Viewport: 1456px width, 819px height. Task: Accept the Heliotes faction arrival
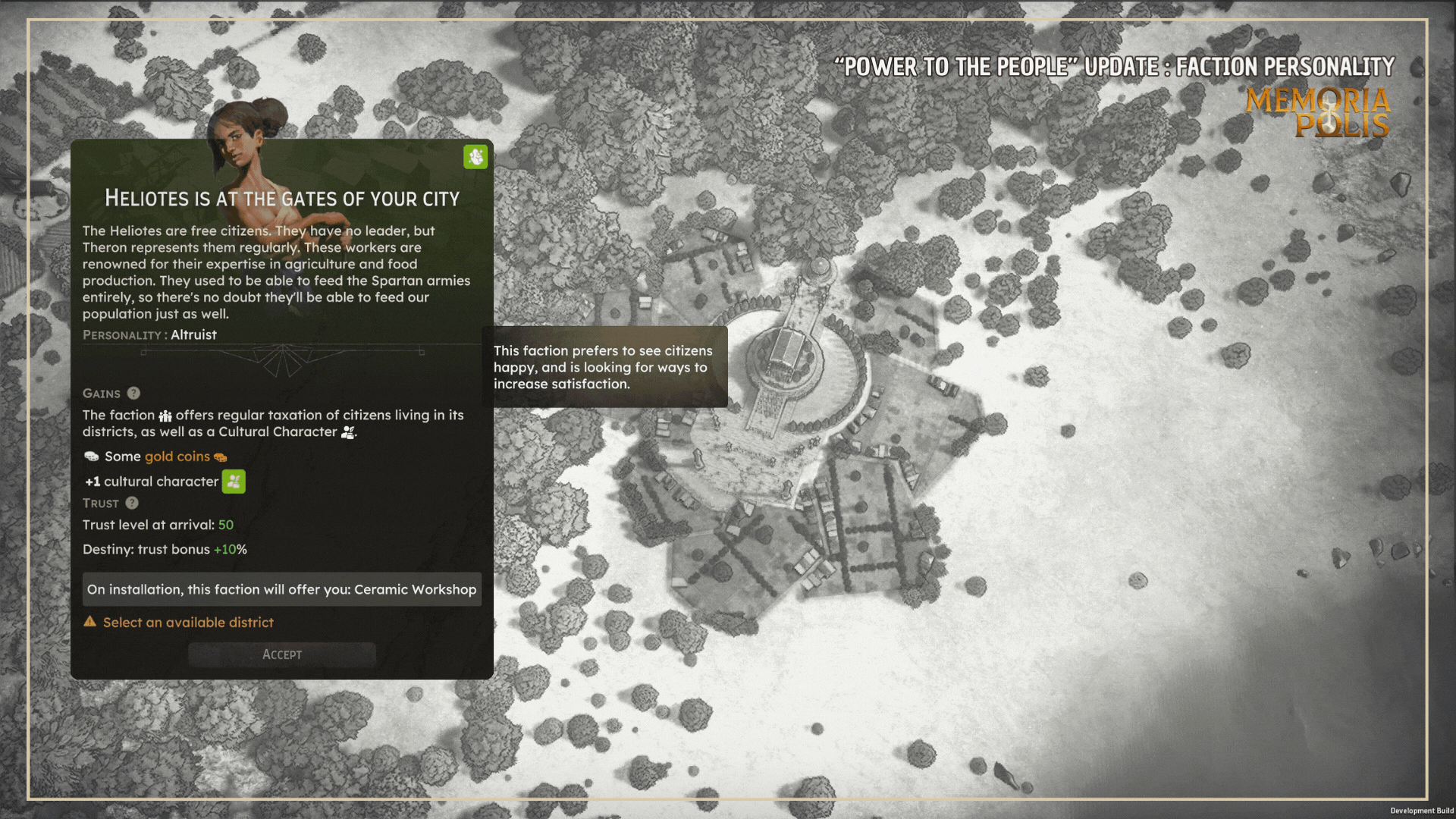pos(281,654)
